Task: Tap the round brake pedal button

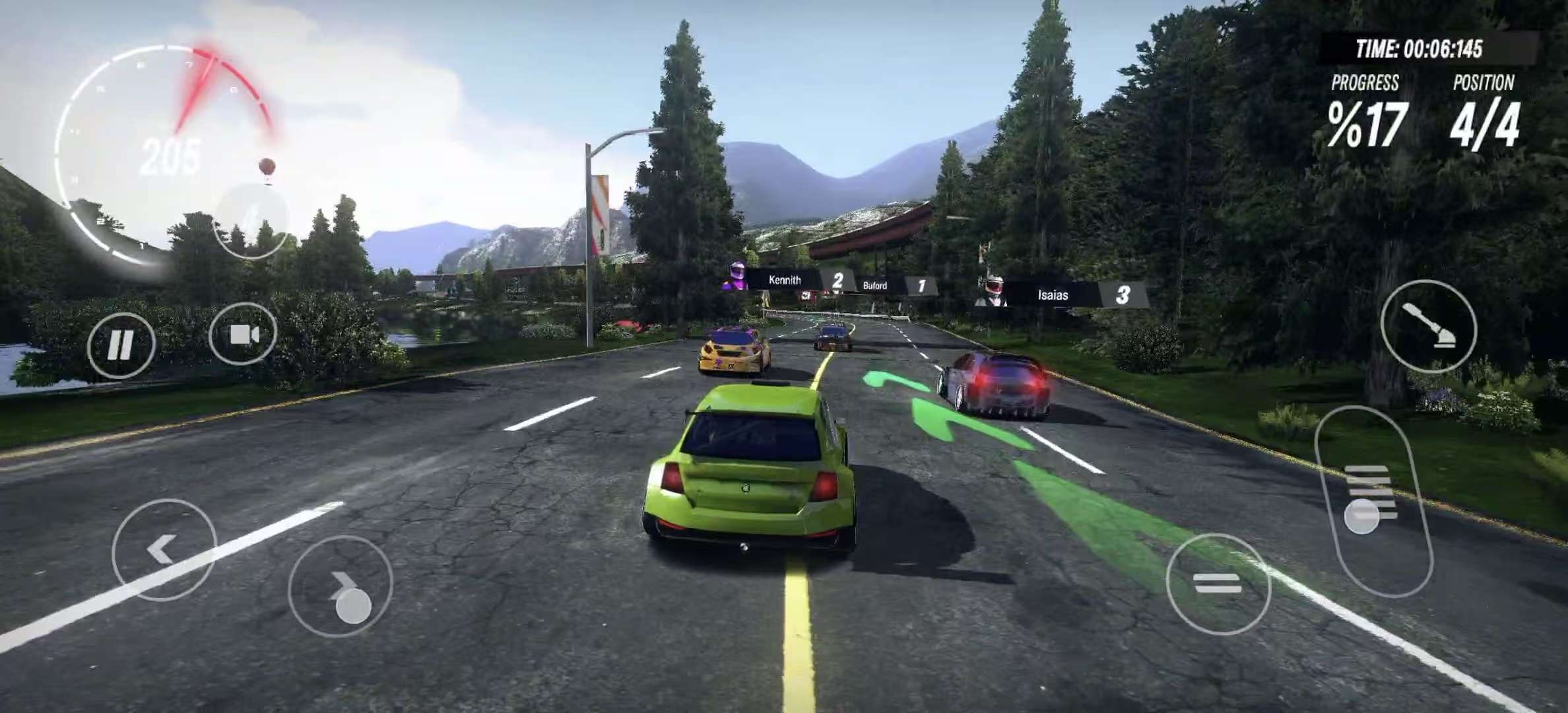Action: 1218,584
